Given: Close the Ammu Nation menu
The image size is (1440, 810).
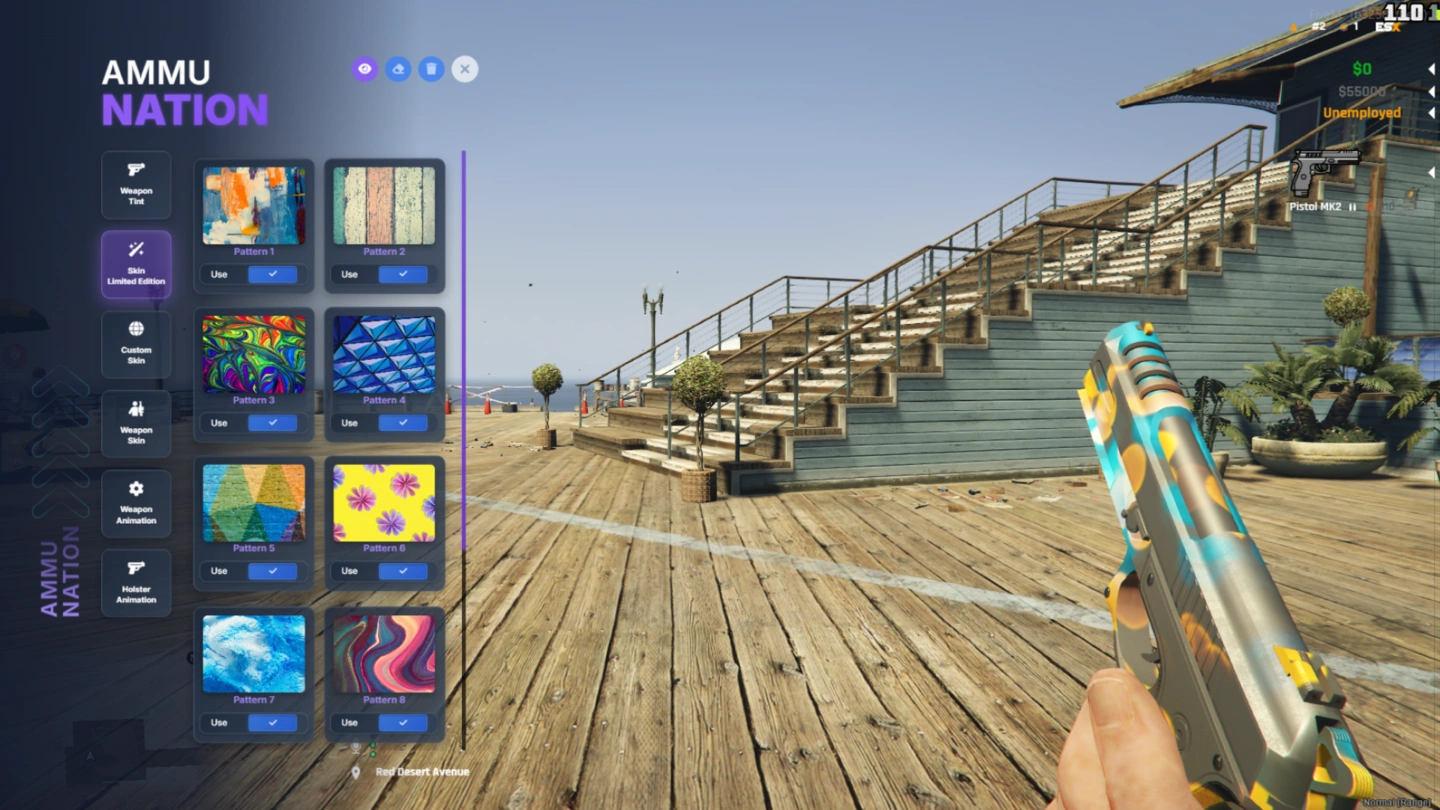Looking at the screenshot, I should coord(464,69).
